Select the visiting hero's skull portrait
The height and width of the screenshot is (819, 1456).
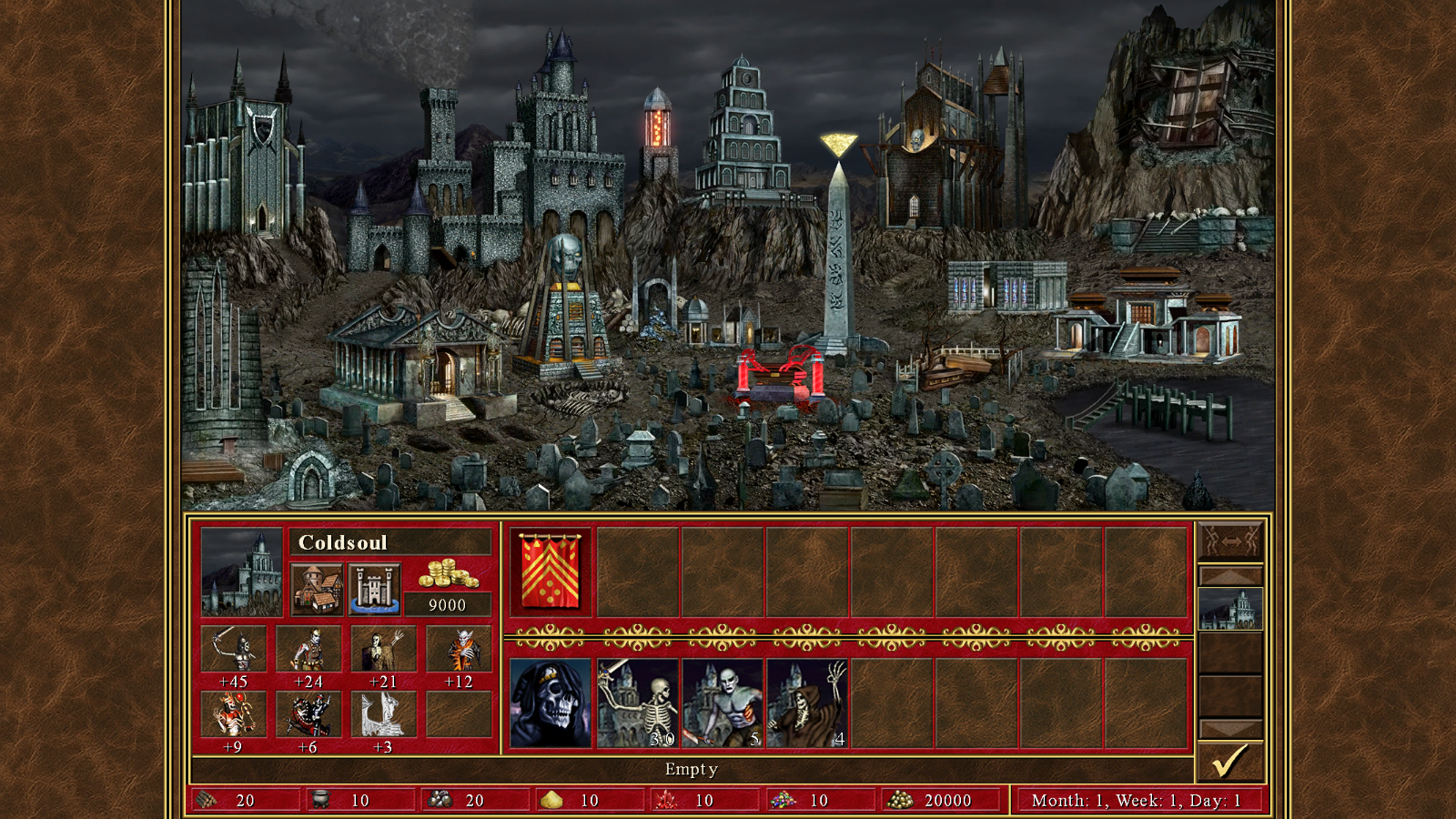(551, 703)
